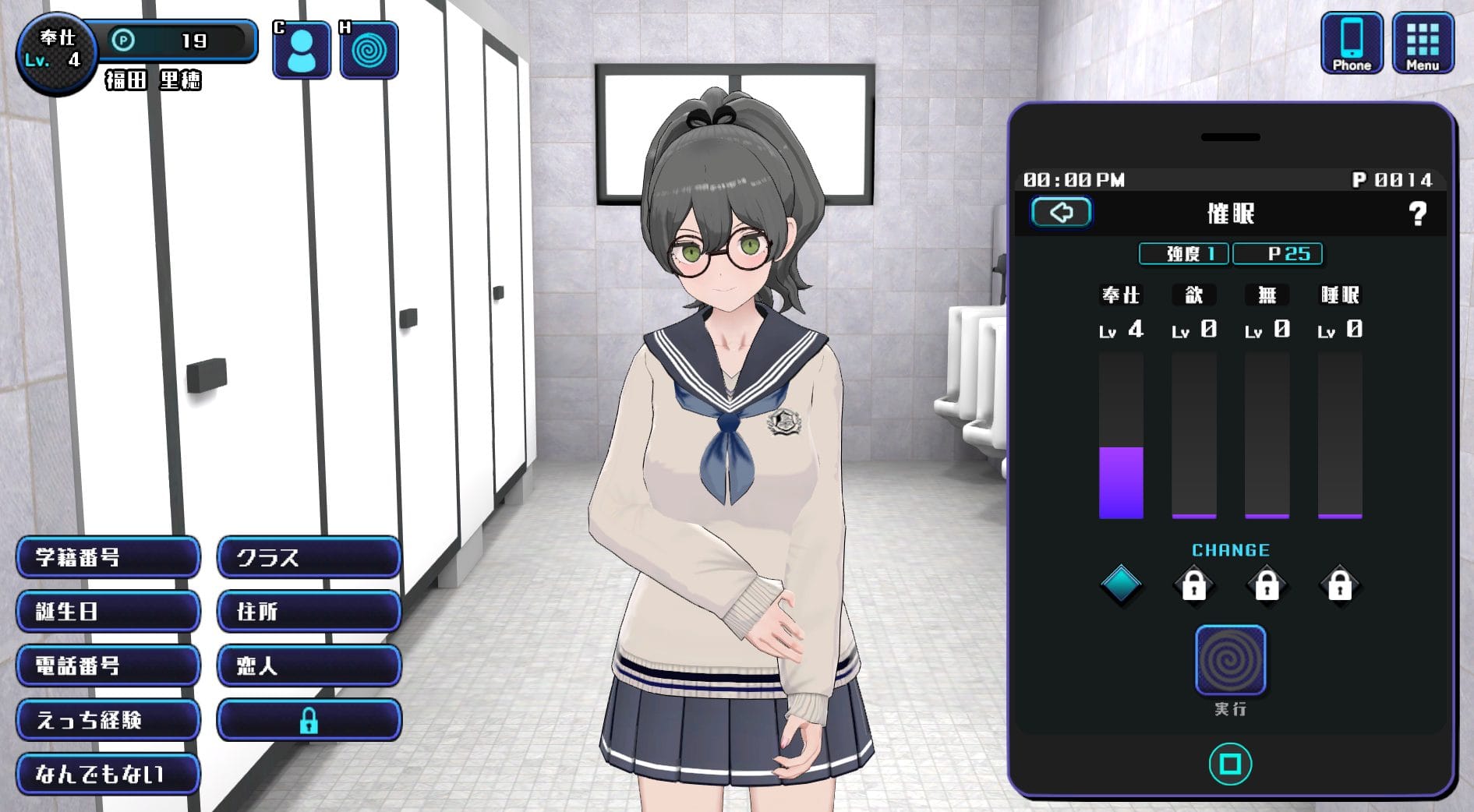
Task: Activate the spiral hypnosis icon in the top bar
Action: [x=369, y=51]
